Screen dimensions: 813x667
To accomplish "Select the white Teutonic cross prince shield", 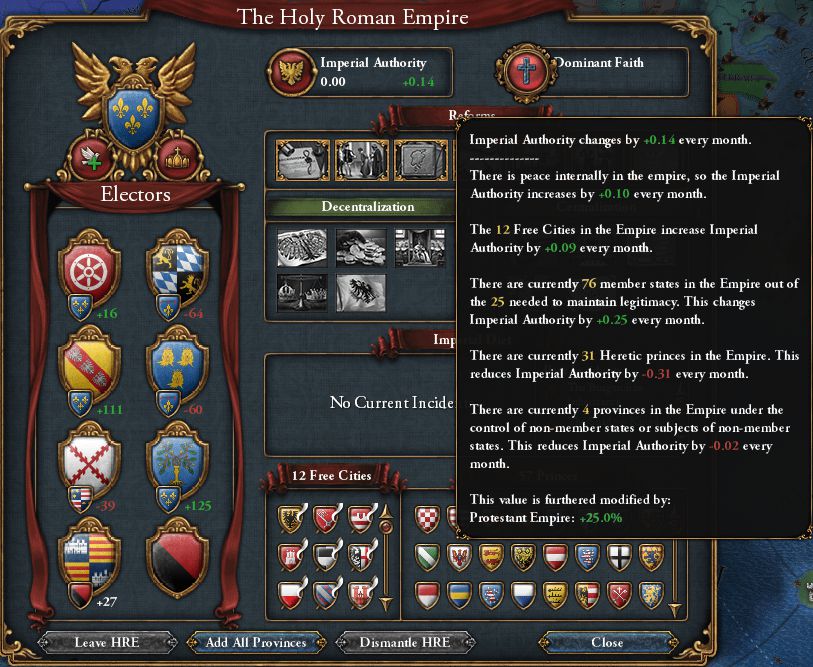I will [x=620, y=556].
